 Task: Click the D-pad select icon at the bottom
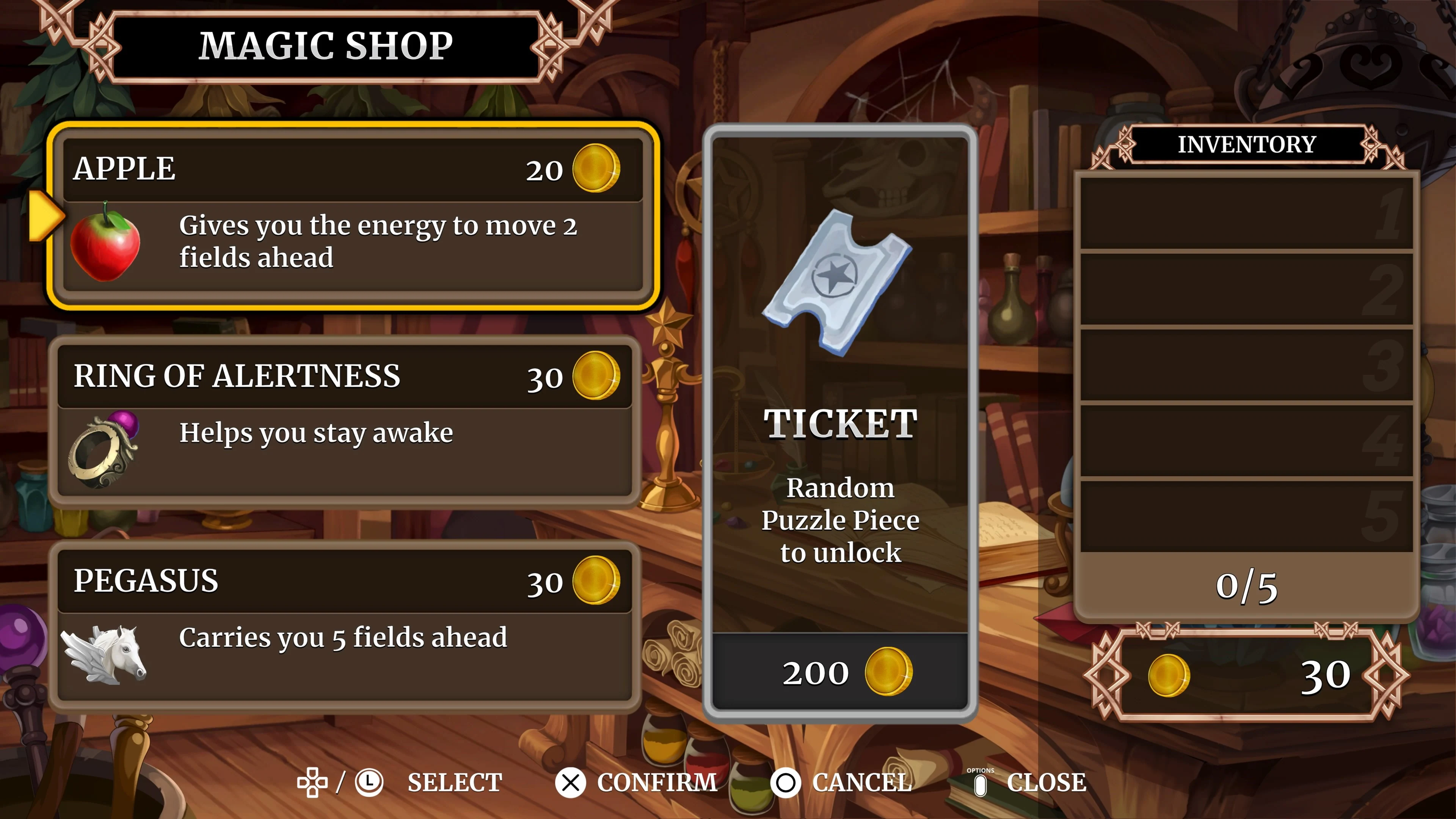[311, 782]
